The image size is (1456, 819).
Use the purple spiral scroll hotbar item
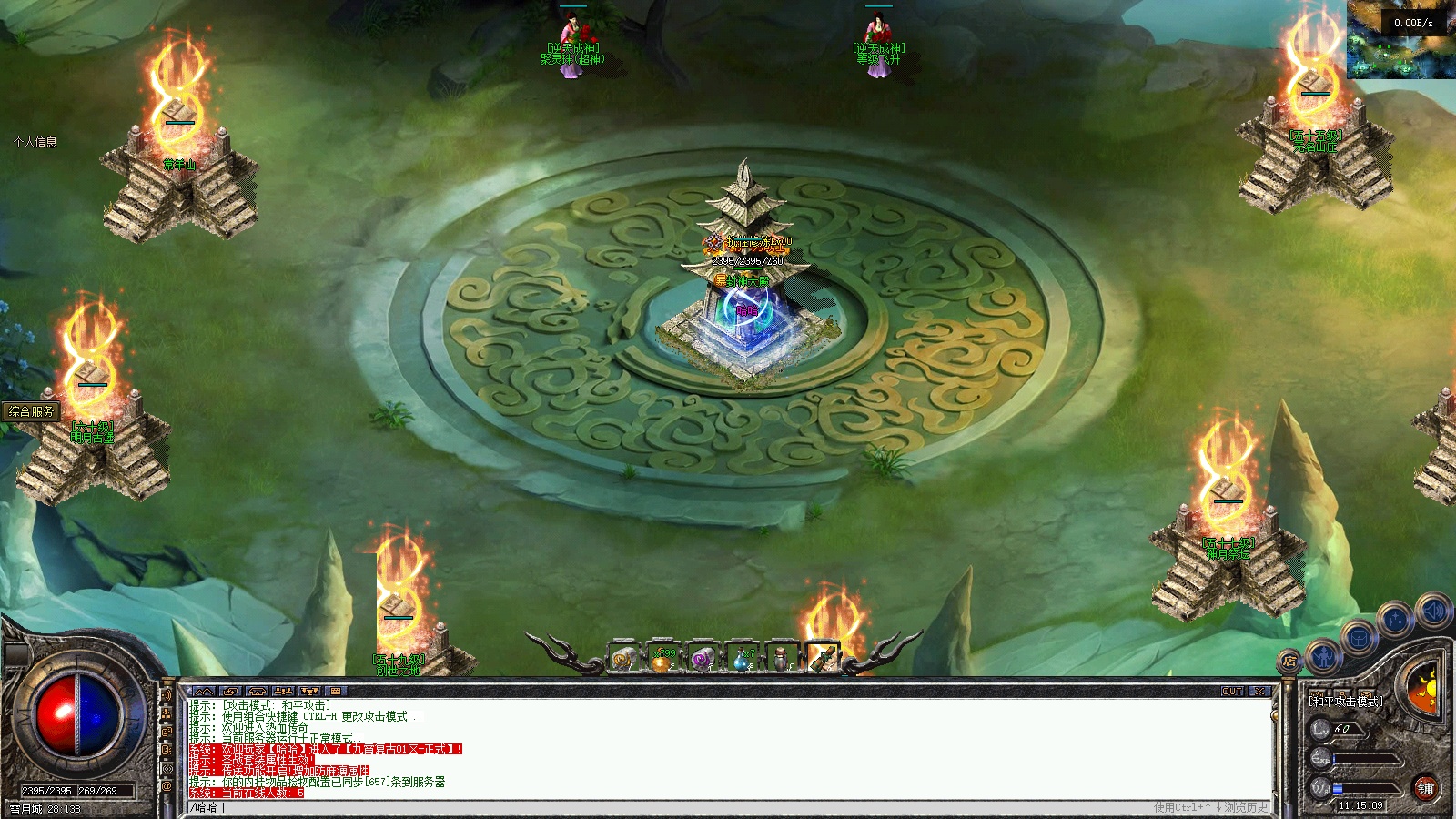pos(702,657)
